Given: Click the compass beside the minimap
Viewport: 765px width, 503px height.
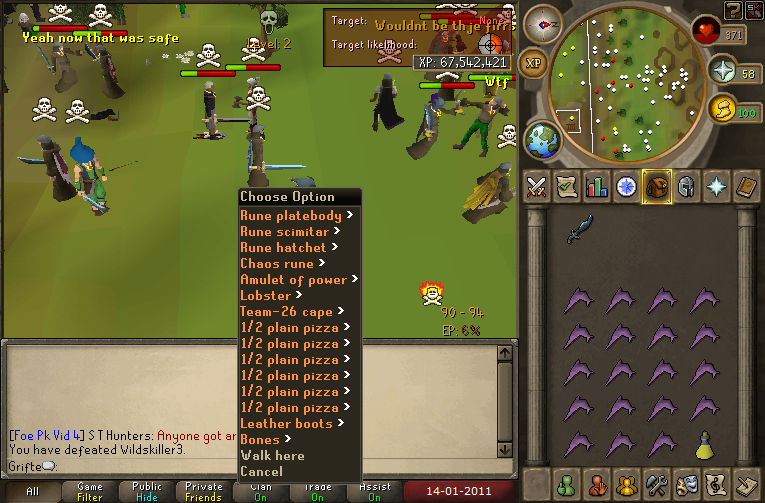Looking at the screenshot, I should [543, 22].
